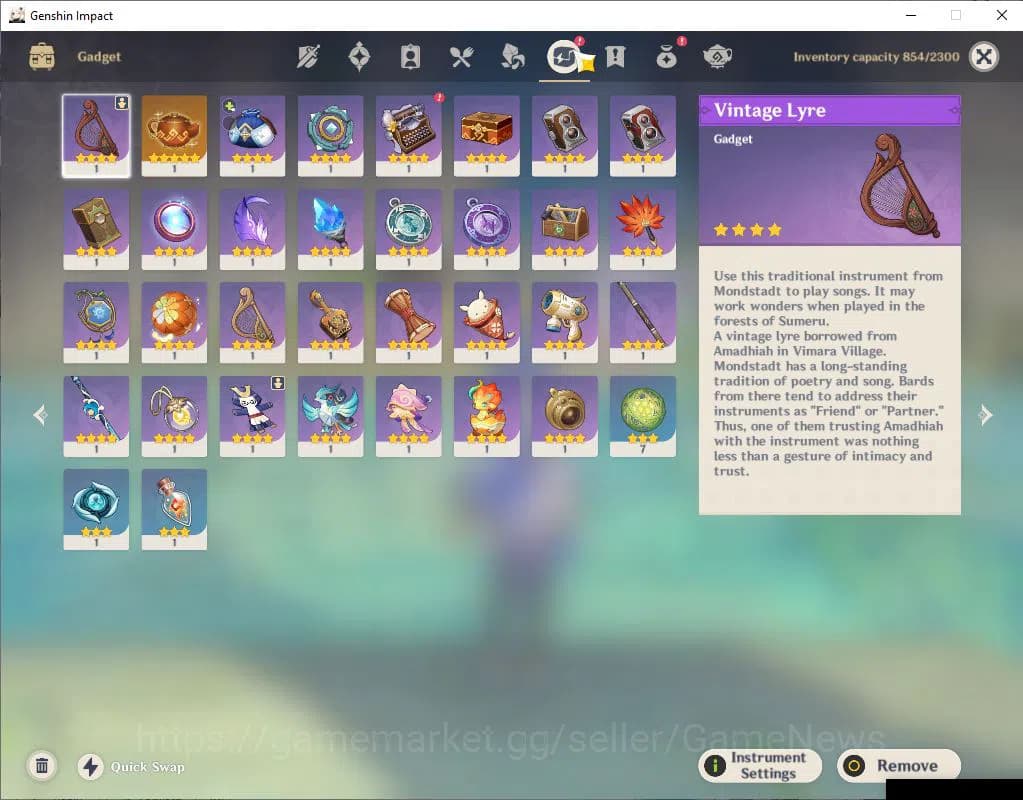Select the red maple leaf gadget
1023x800 pixels.
[x=642, y=227]
